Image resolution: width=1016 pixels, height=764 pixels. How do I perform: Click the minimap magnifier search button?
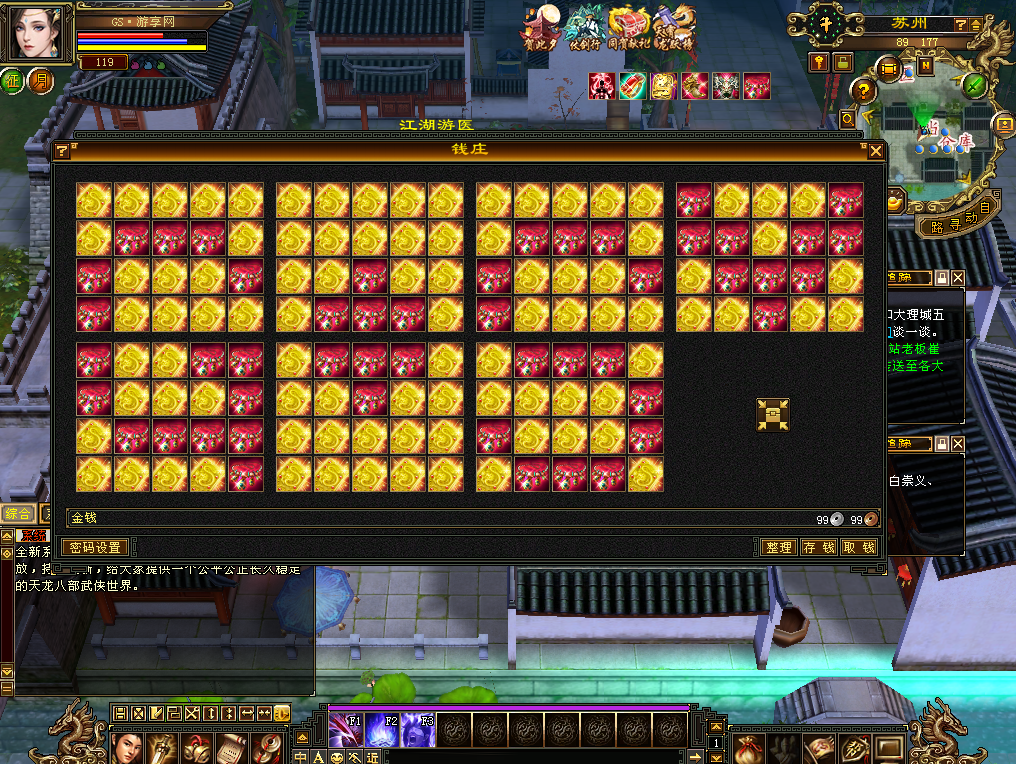pos(848,119)
